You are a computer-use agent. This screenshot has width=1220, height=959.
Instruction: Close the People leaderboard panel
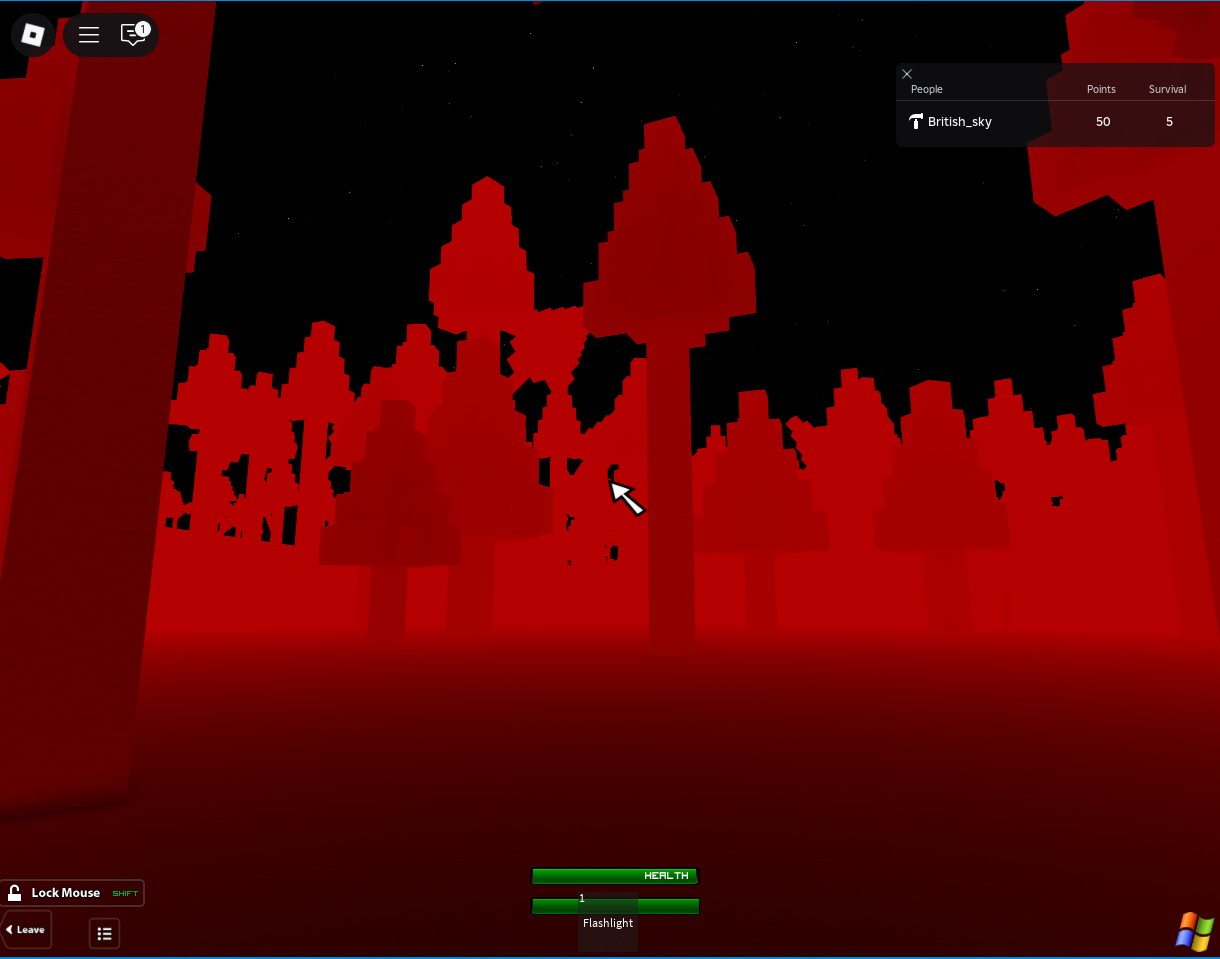[x=907, y=74]
